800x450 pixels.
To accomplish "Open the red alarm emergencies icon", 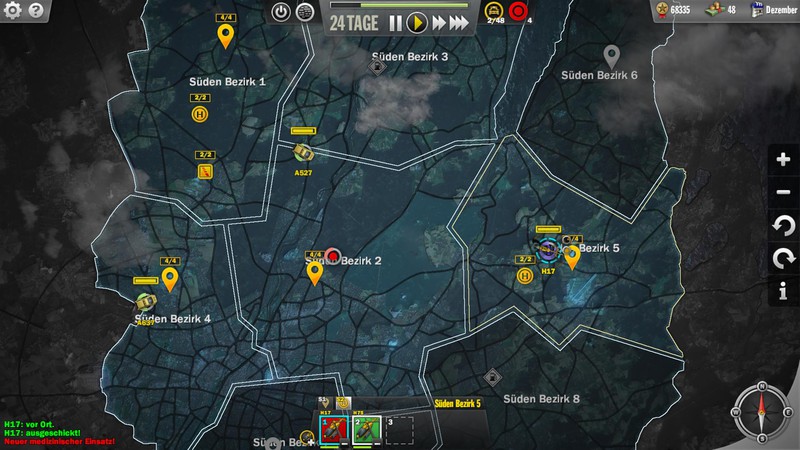I will [517, 12].
